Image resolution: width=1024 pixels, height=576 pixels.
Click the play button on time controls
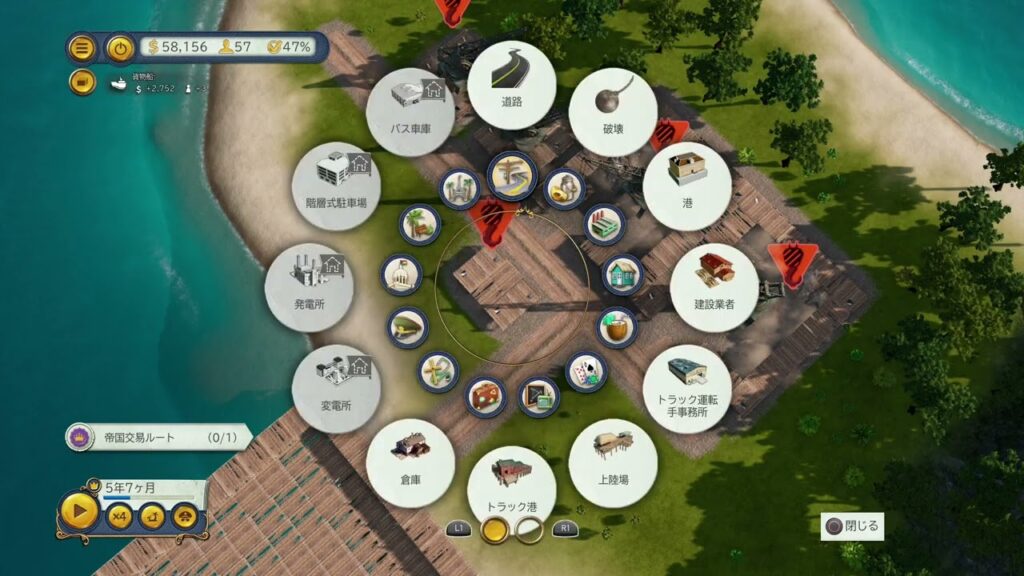coord(79,513)
